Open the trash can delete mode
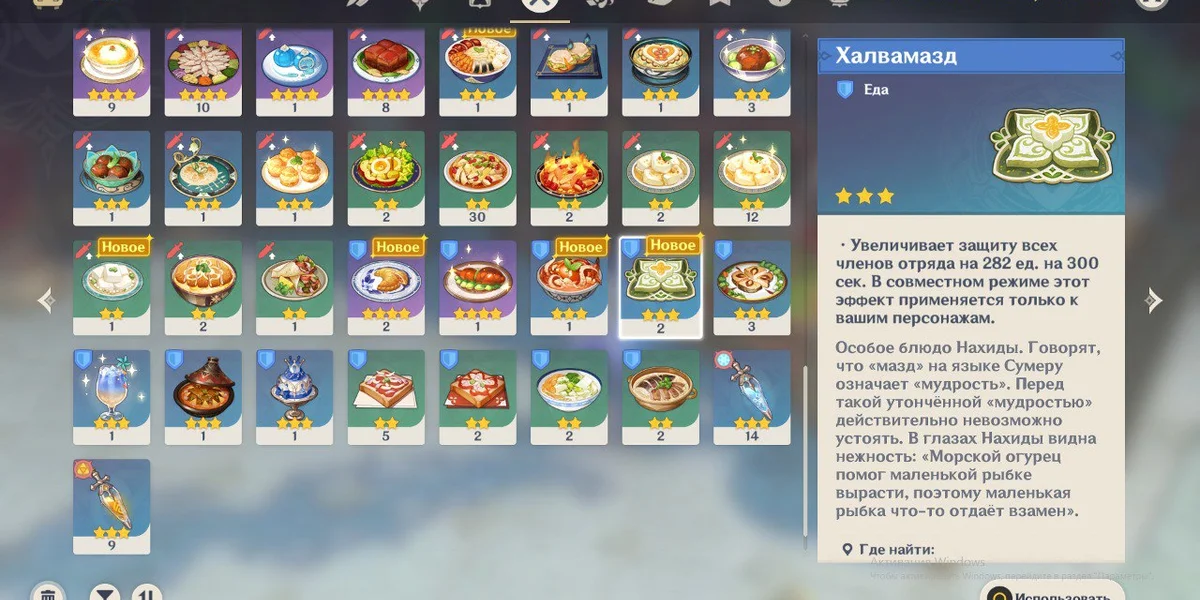This screenshot has width=1200, height=600. [47, 593]
